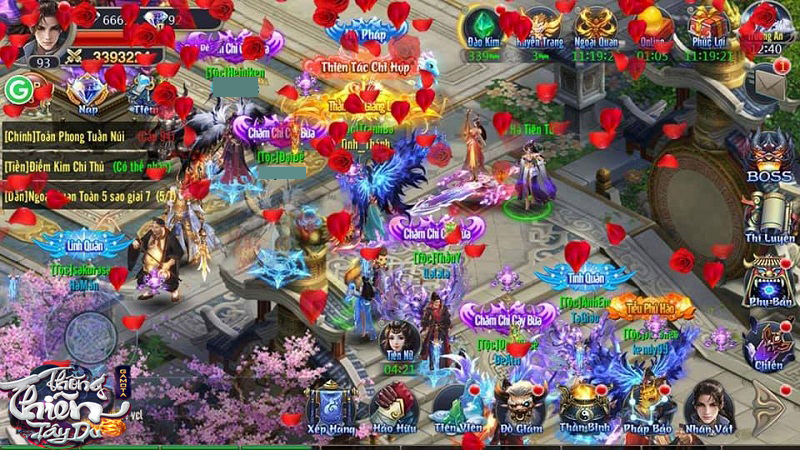
Task: Open the Đồ Giám collection book
Action: pyautogui.click(x=520, y=406)
